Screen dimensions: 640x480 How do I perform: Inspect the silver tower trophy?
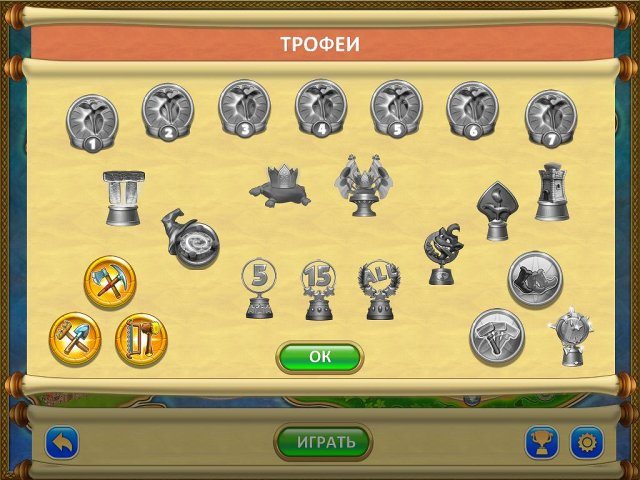[x=551, y=191]
